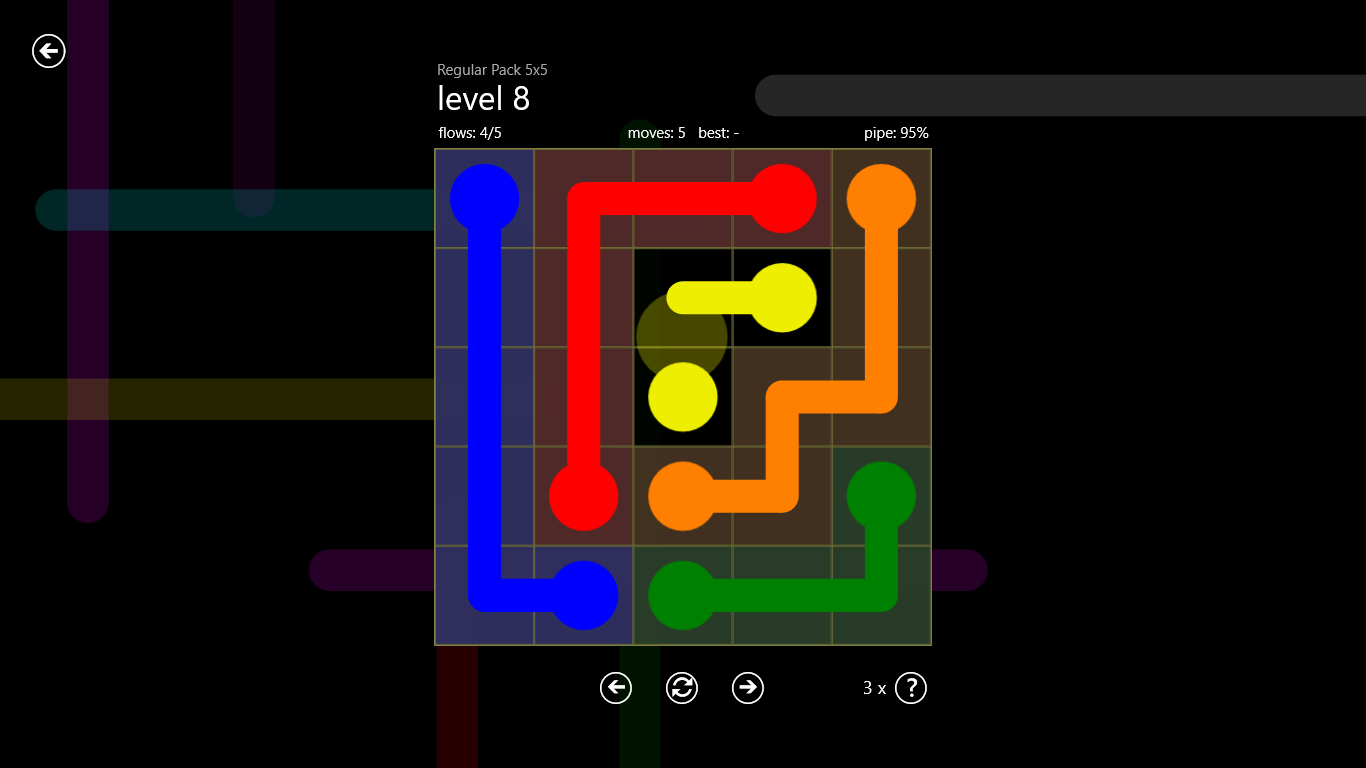Viewport: 1366px width, 768px height.
Task: Click the pipe percentage label
Action: coord(896,132)
